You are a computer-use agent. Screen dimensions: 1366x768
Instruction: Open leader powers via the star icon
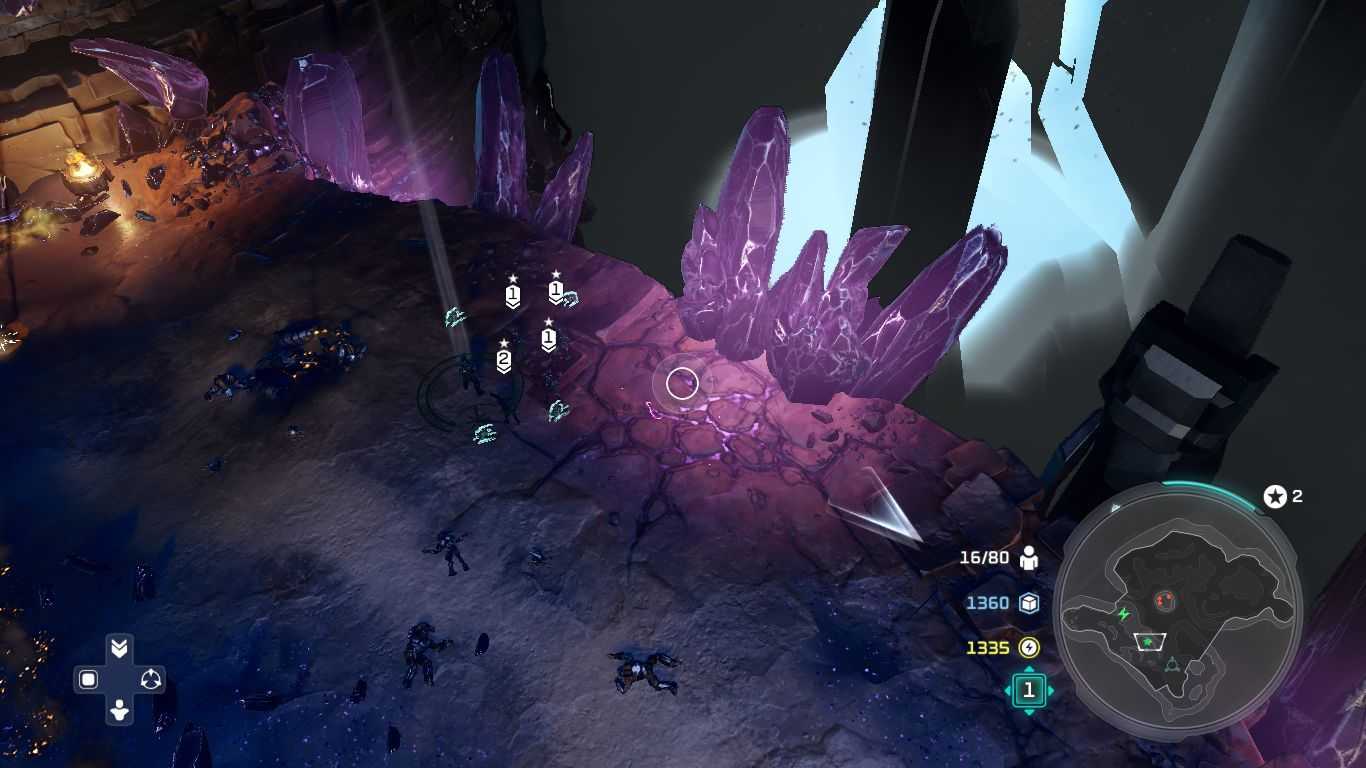(x=1275, y=496)
